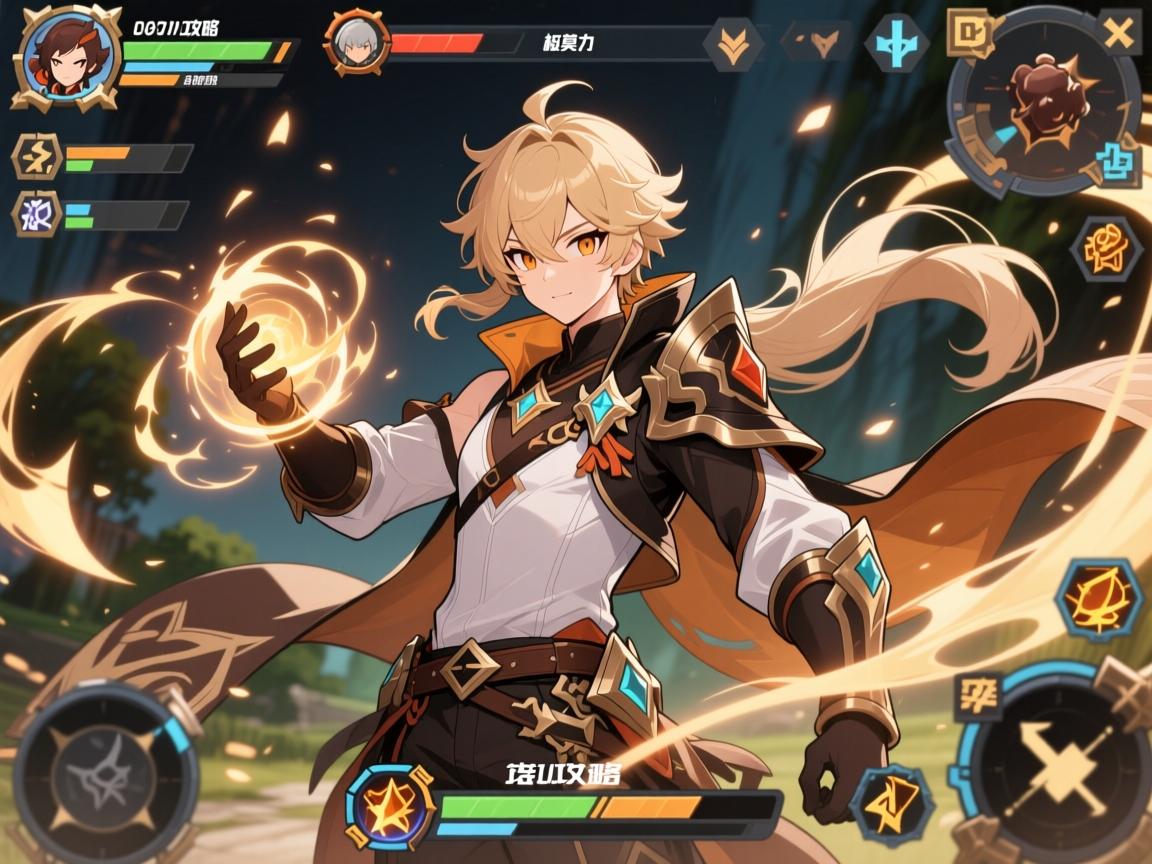Activate the orange rose hexagon skill
The image size is (1152, 864).
(x=1106, y=247)
